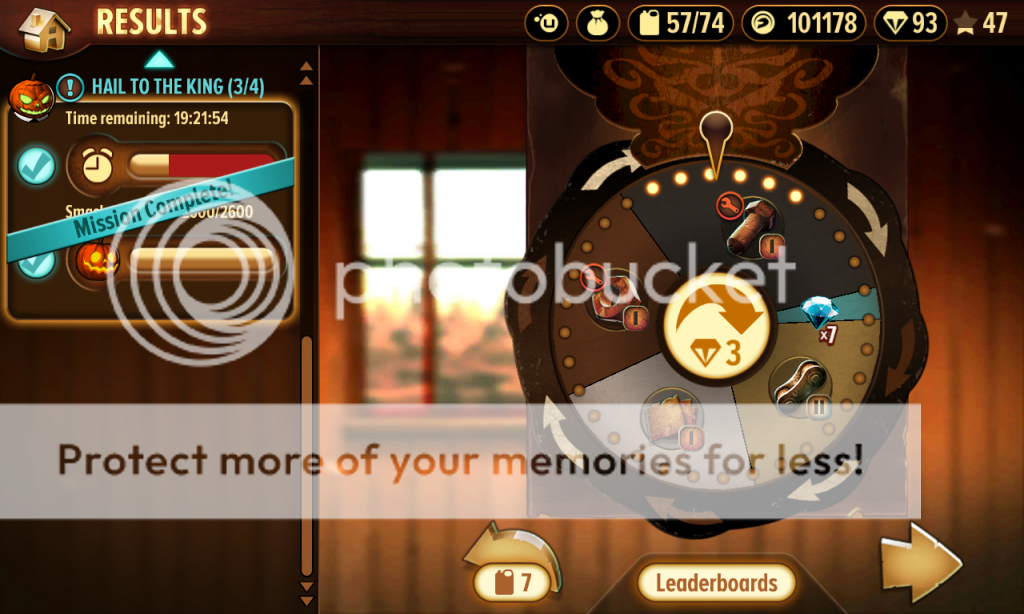Select the blue diamond x7 wheel prize
The height and width of the screenshot is (614, 1024).
(820, 314)
